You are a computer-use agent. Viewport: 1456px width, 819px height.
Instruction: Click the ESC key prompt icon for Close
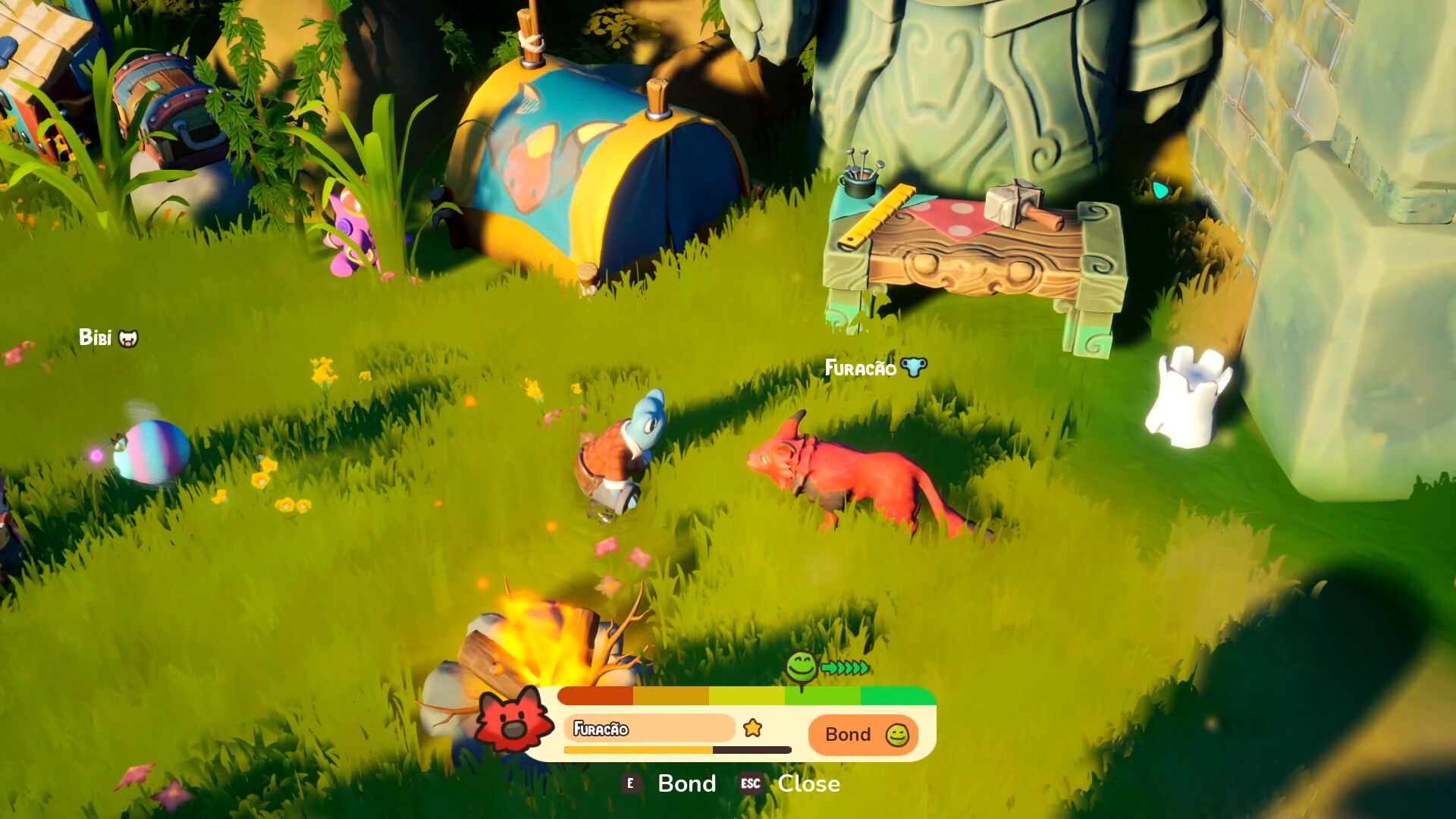pos(749,783)
